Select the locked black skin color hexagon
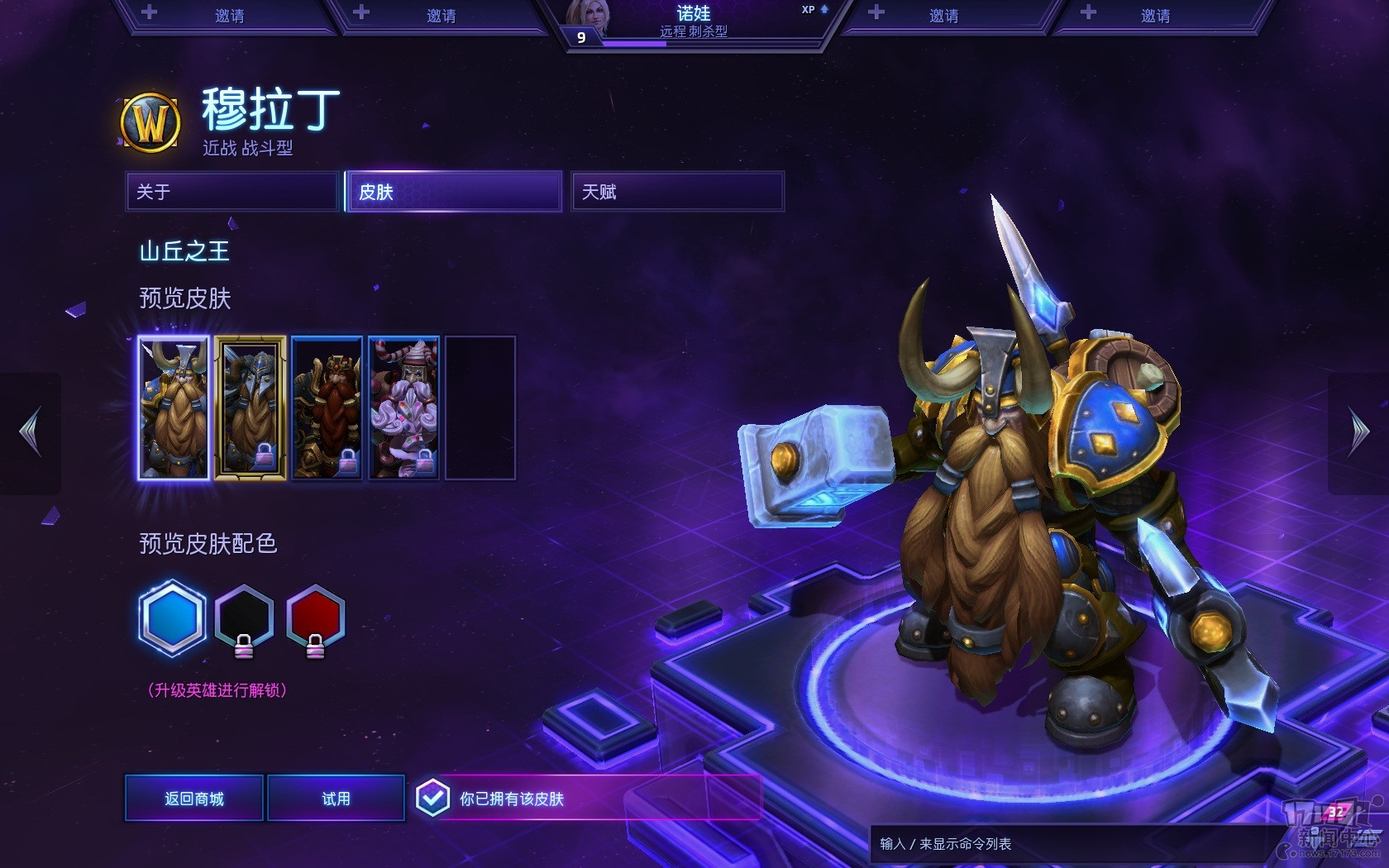1389x868 pixels. click(244, 618)
